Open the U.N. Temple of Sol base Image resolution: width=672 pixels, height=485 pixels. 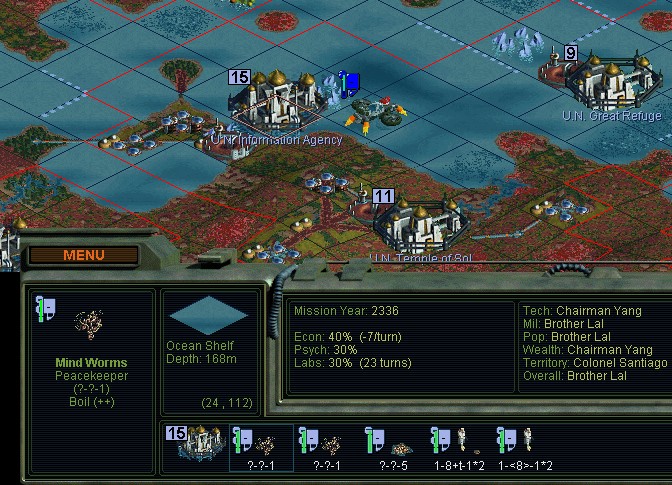422,226
